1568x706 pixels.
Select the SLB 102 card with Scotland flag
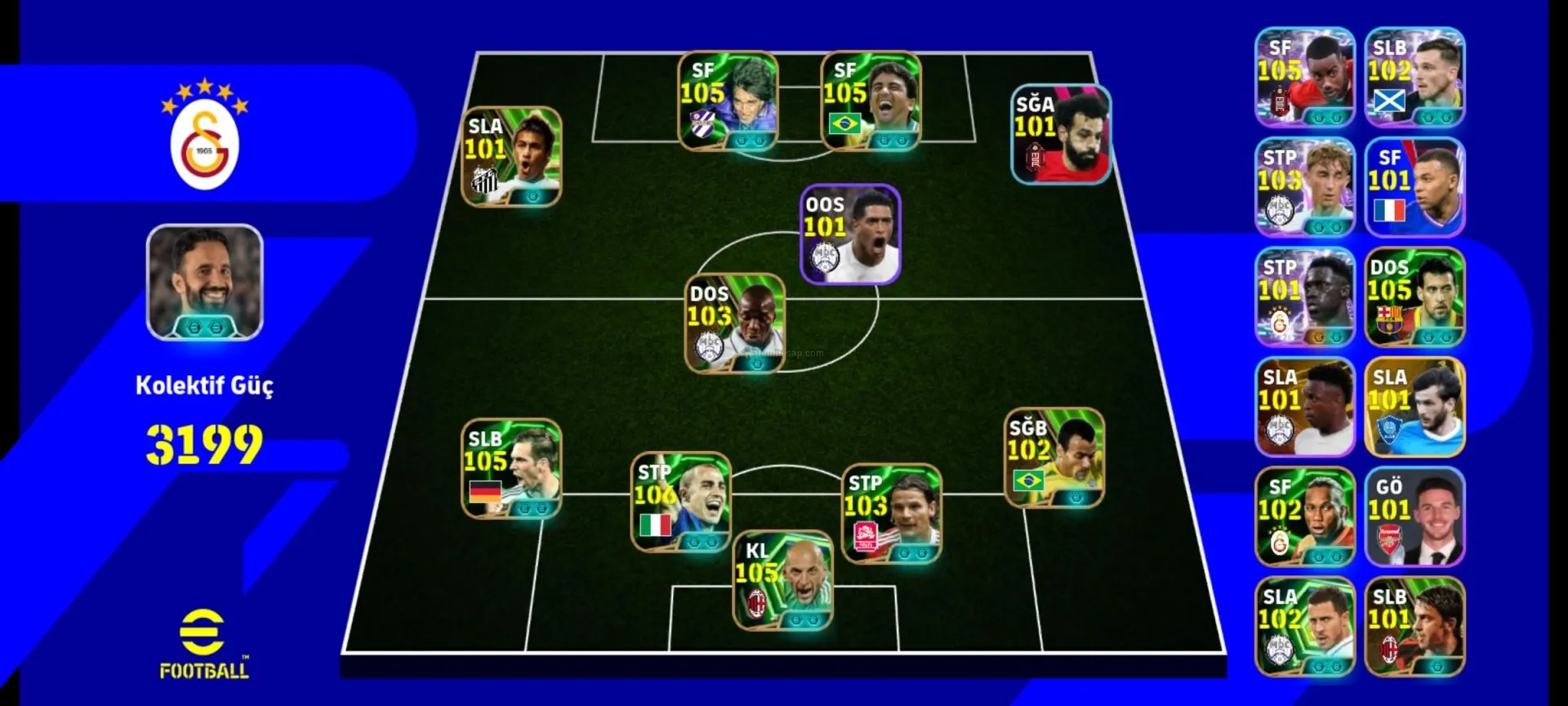click(x=1414, y=78)
